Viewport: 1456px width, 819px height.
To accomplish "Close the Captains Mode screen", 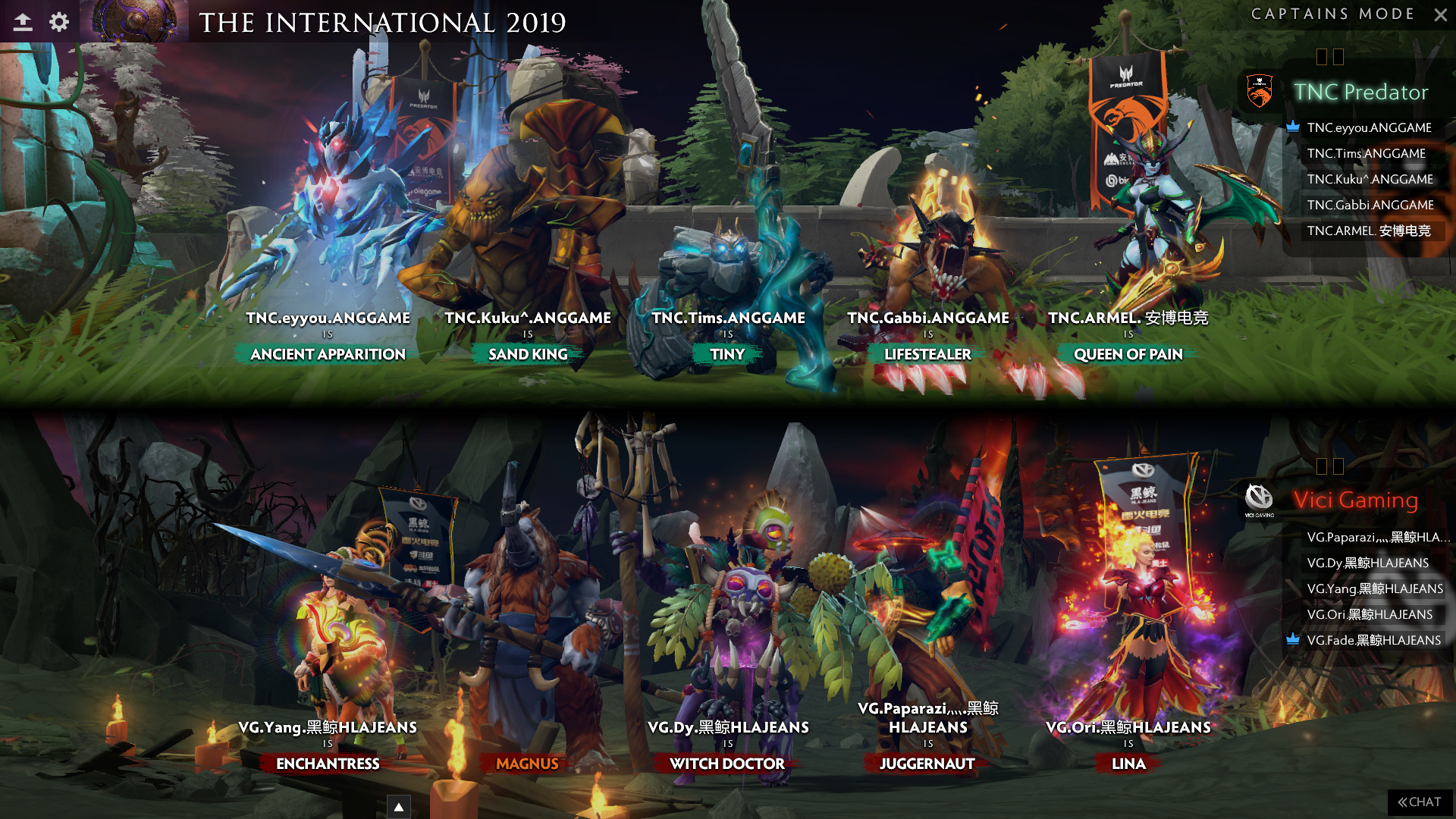I will 1440,14.
